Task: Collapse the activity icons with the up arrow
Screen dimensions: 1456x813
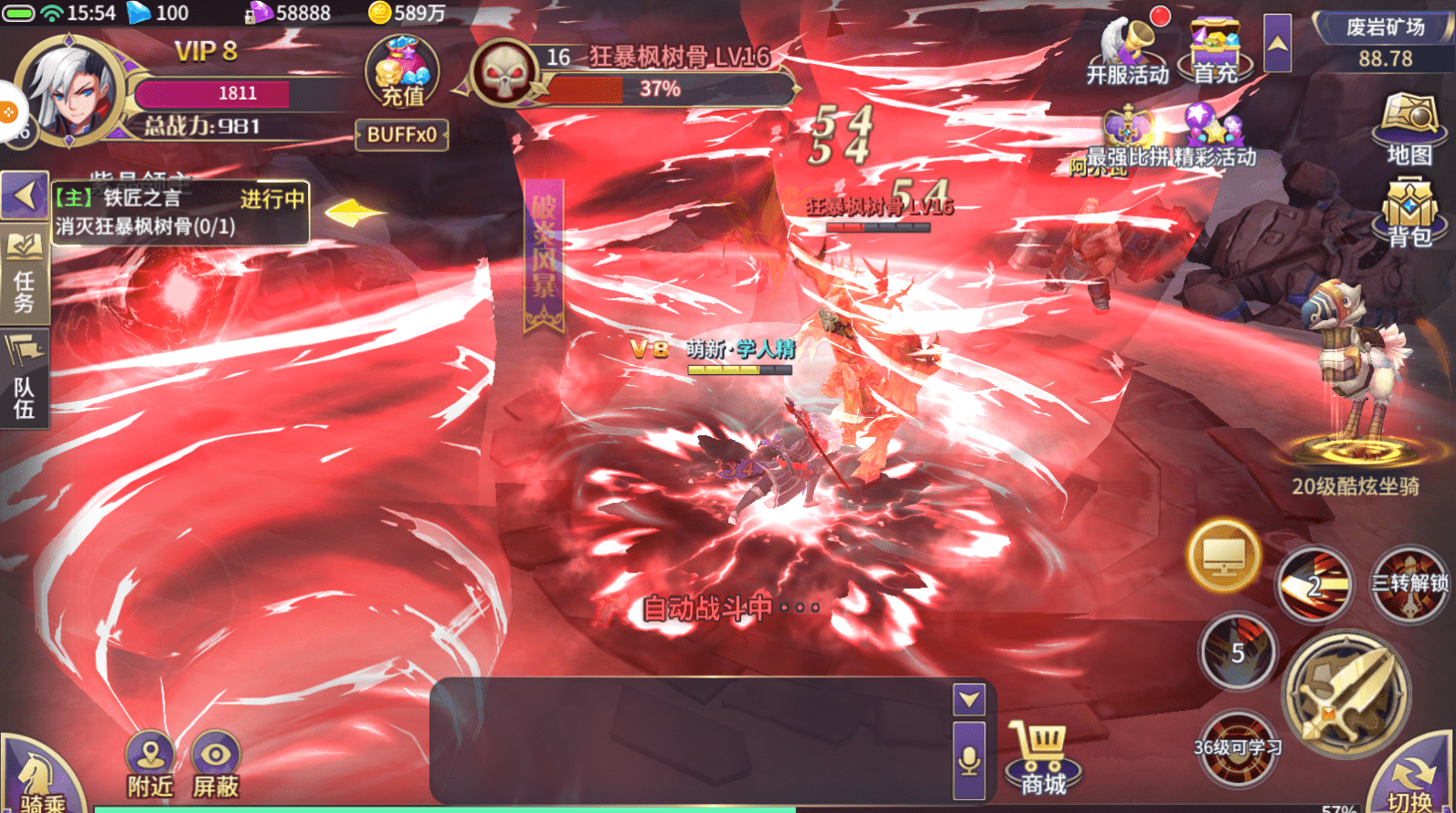Action: pyautogui.click(x=1280, y=43)
